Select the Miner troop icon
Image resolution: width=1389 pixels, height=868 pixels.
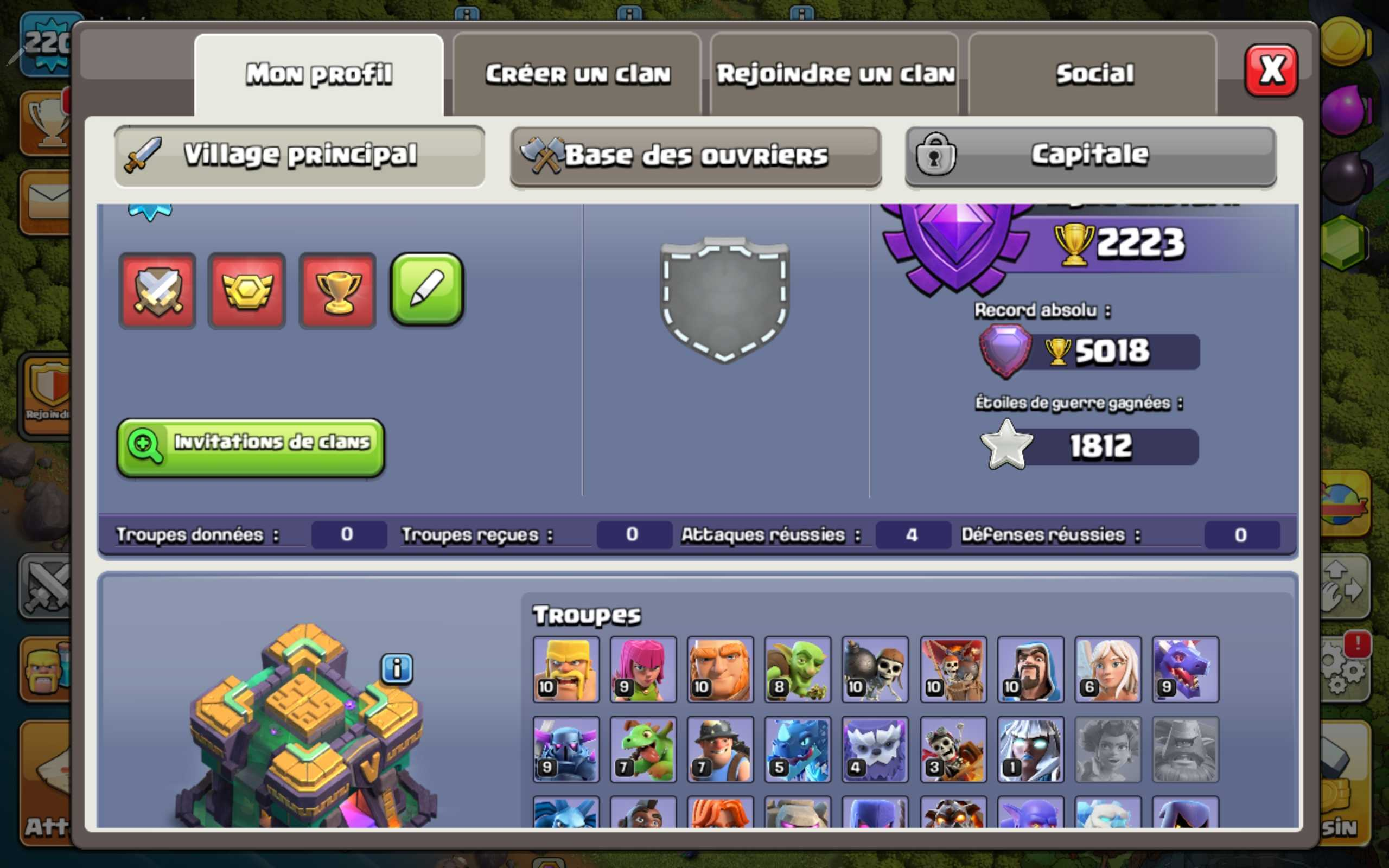(x=721, y=749)
